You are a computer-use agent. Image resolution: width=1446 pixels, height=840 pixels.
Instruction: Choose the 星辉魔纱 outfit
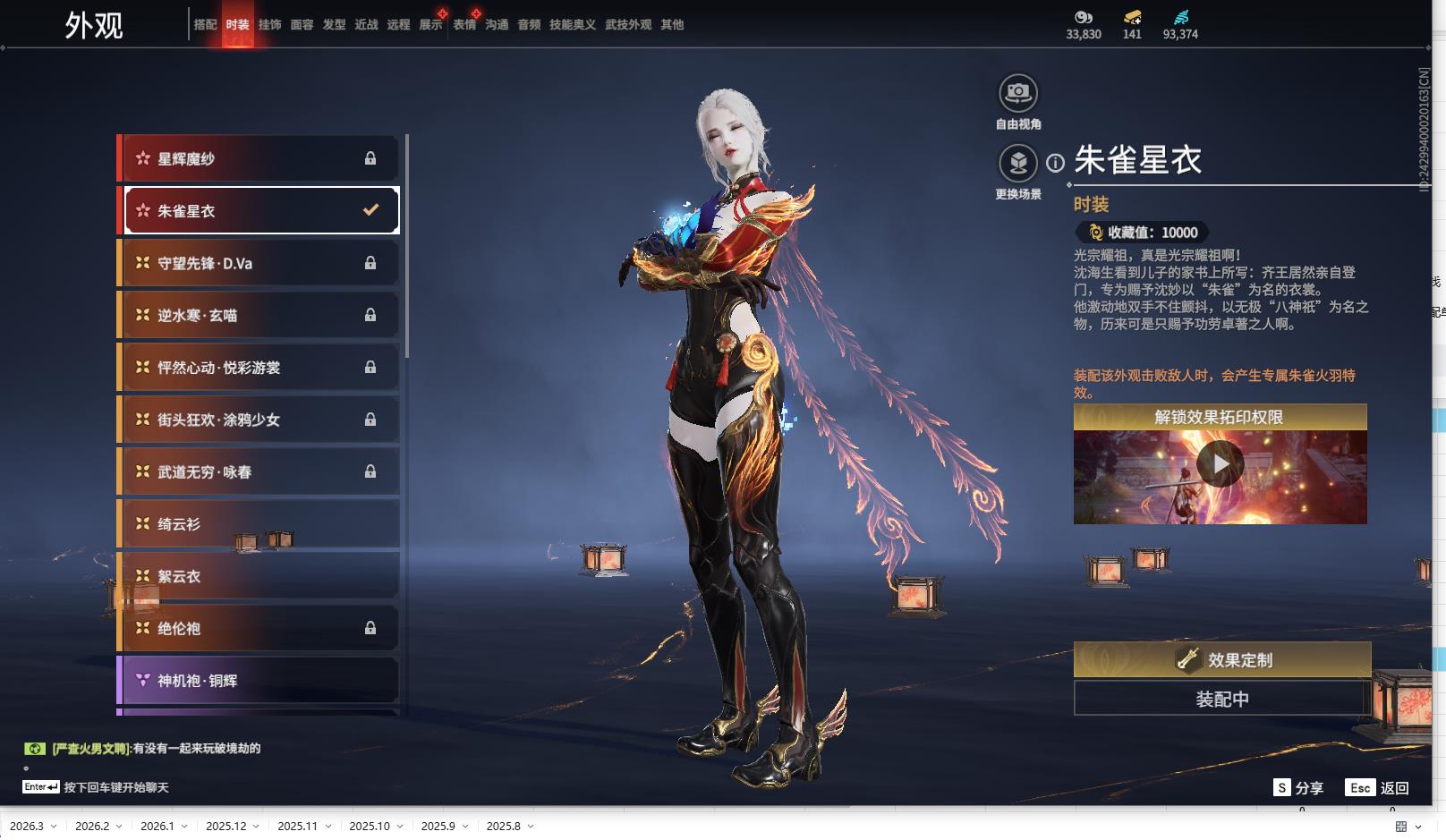tap(259, 159)
